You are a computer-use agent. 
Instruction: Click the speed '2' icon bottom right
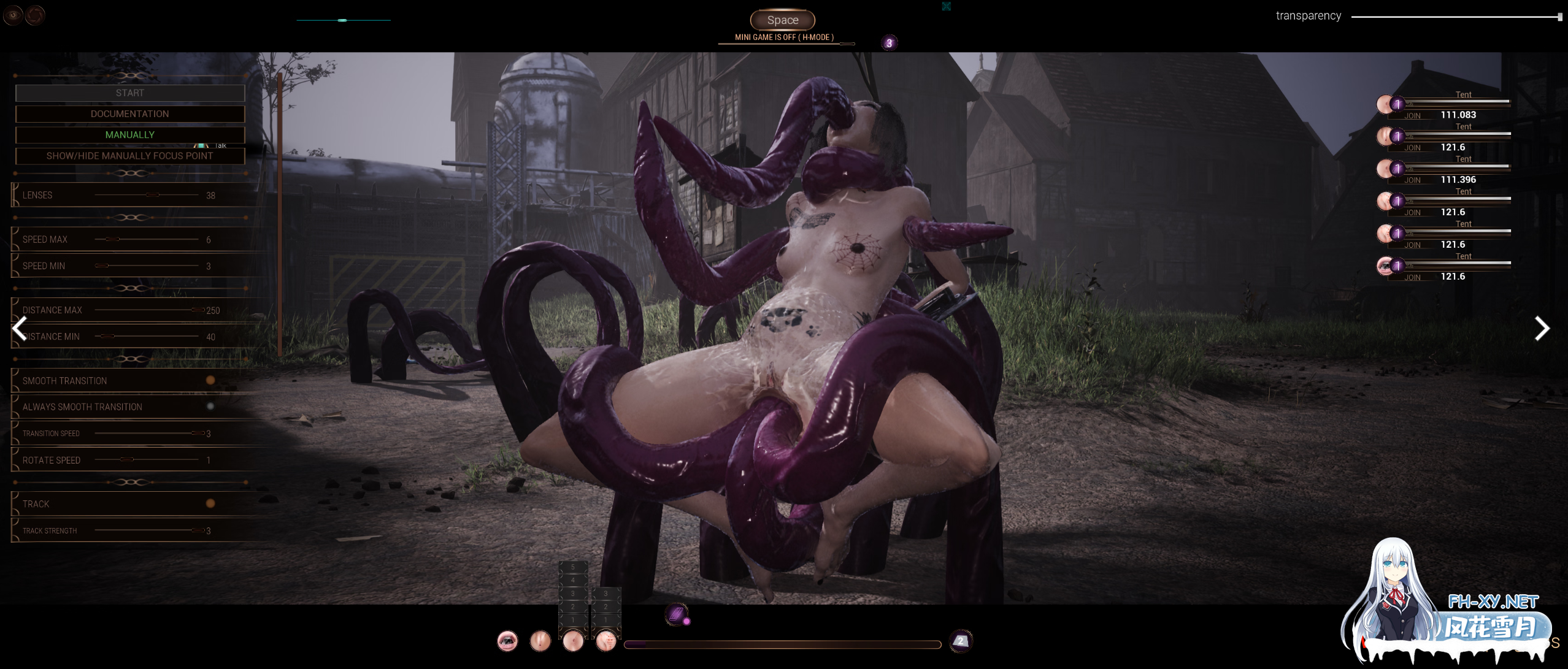click(x=960, y=640)
